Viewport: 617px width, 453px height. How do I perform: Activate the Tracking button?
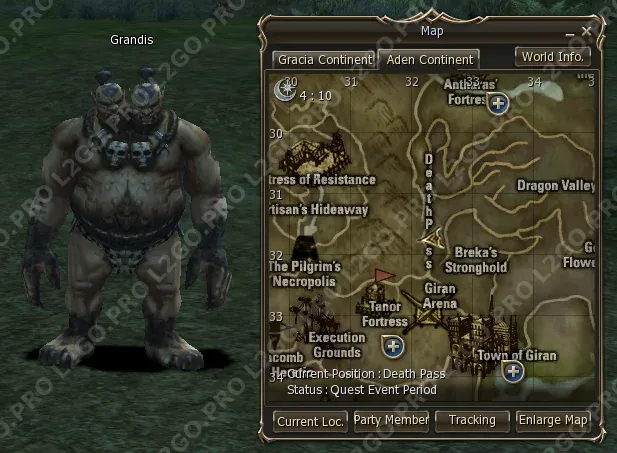472,421
